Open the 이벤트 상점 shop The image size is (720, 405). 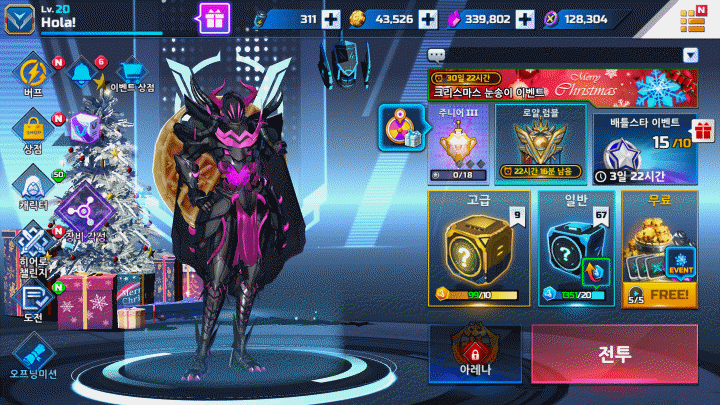(132, 74)
